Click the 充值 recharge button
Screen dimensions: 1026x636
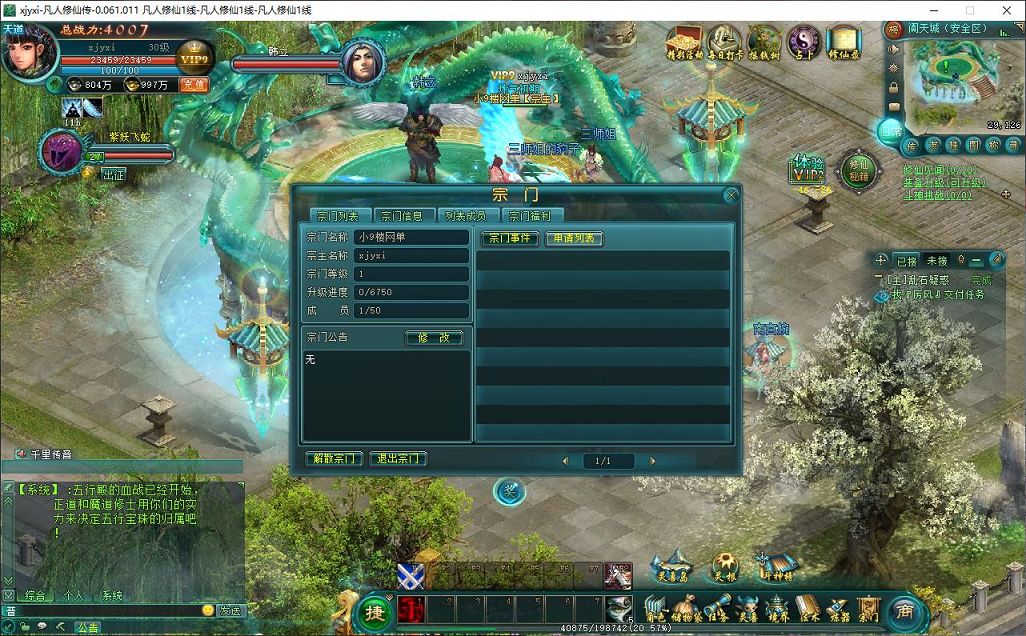point(192,85)
